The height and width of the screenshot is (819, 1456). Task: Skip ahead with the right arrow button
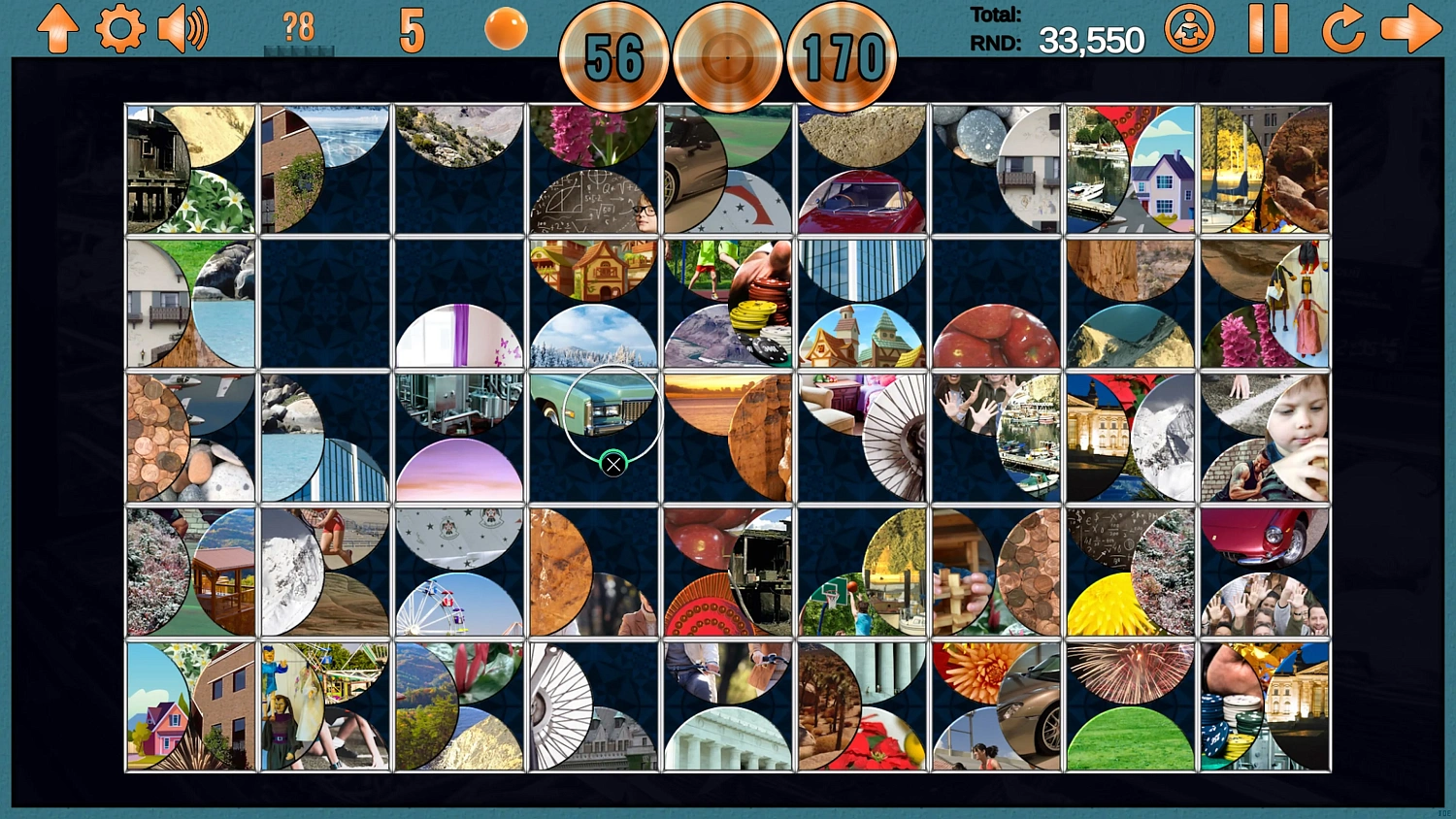click(1410, 29)
